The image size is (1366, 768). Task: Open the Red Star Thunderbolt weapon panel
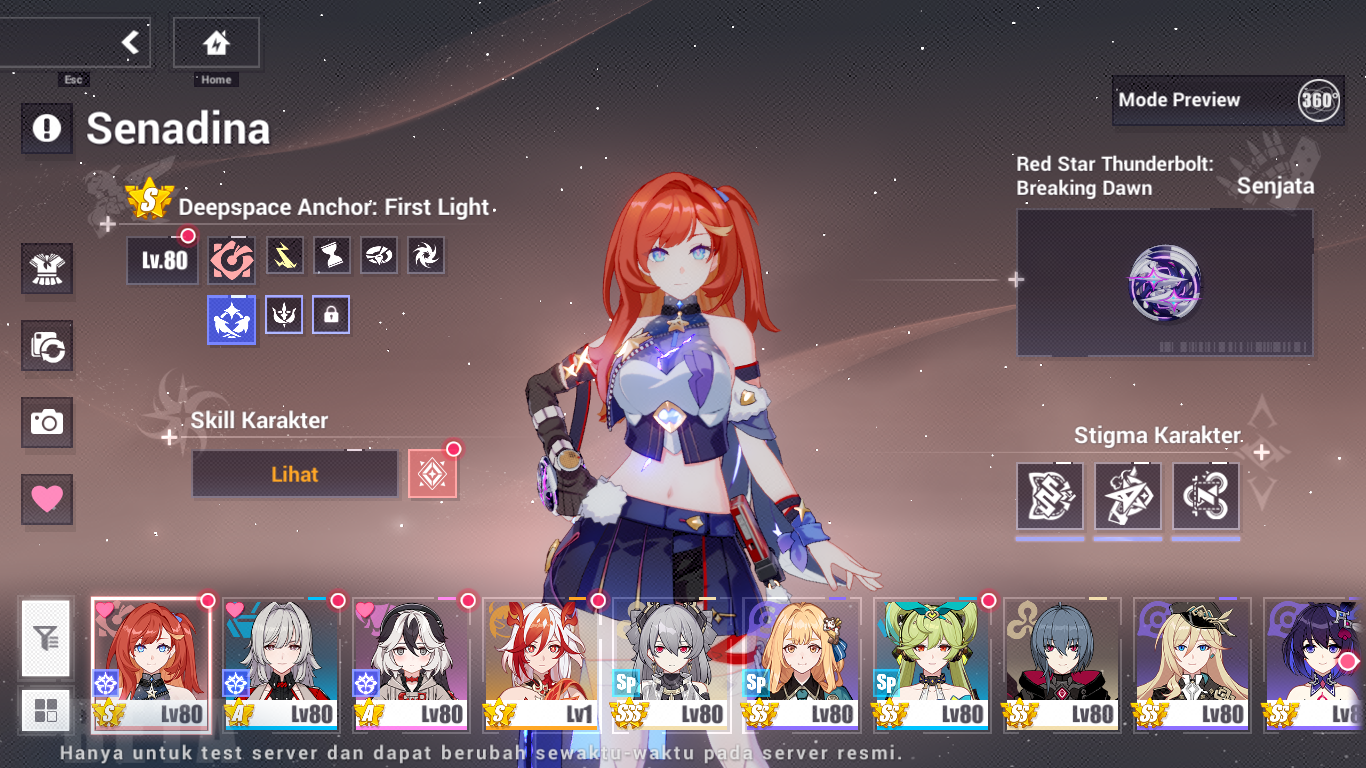(1164, 283)
